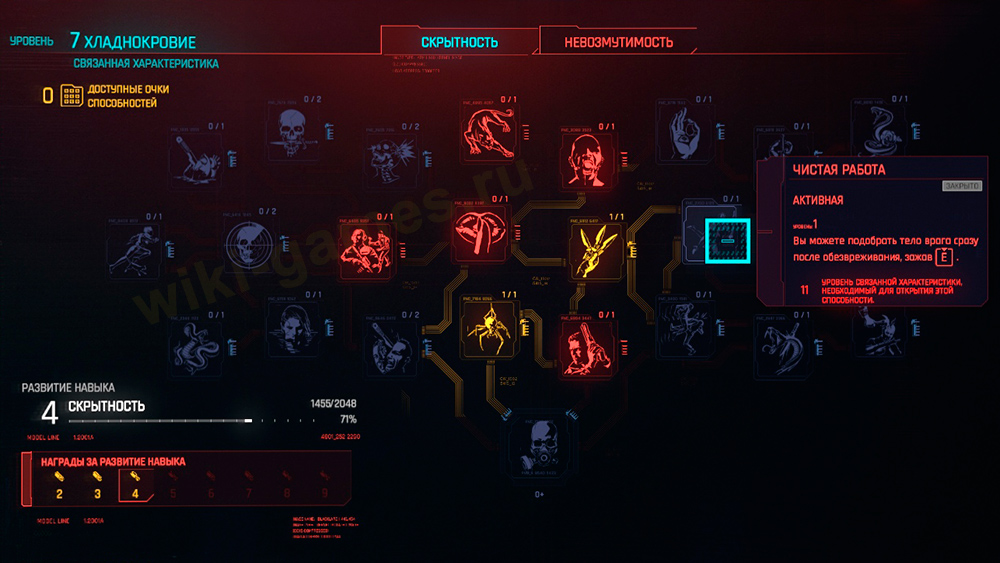Choose the skull in crosshair perk
Image resolution: width=1000 pixels, height=563 pixels.
point(251,245)
